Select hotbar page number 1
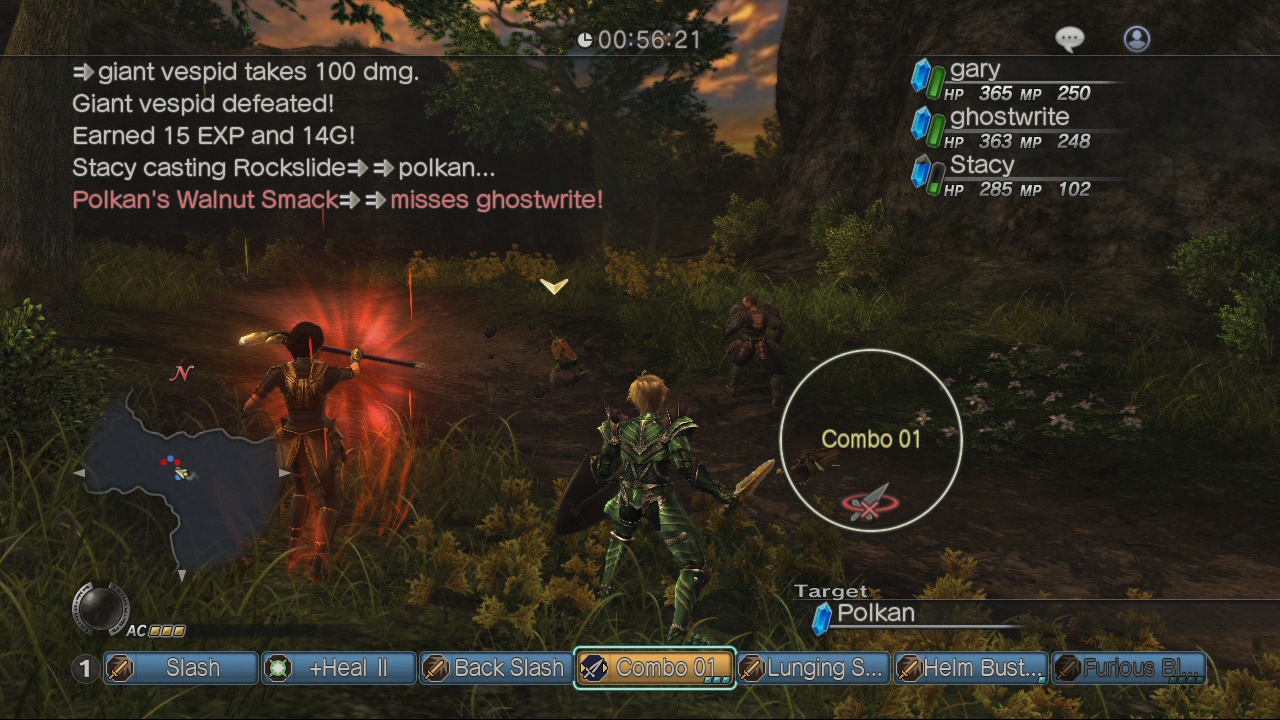The image size is (1280, 720). click(x=86, y=668)
